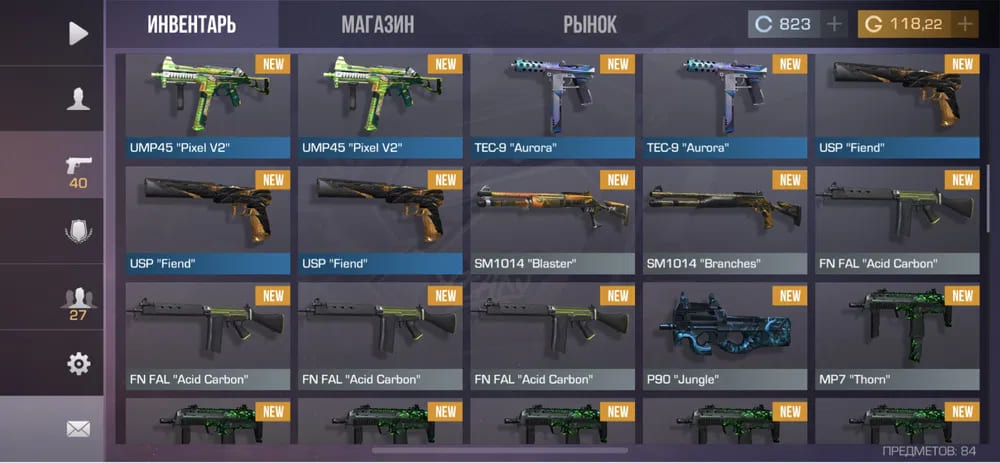Image resolution: width=1000 pixels, height=463 pixels.
Task: Tap the play arrow icon
Action: (x=78, y=33)
